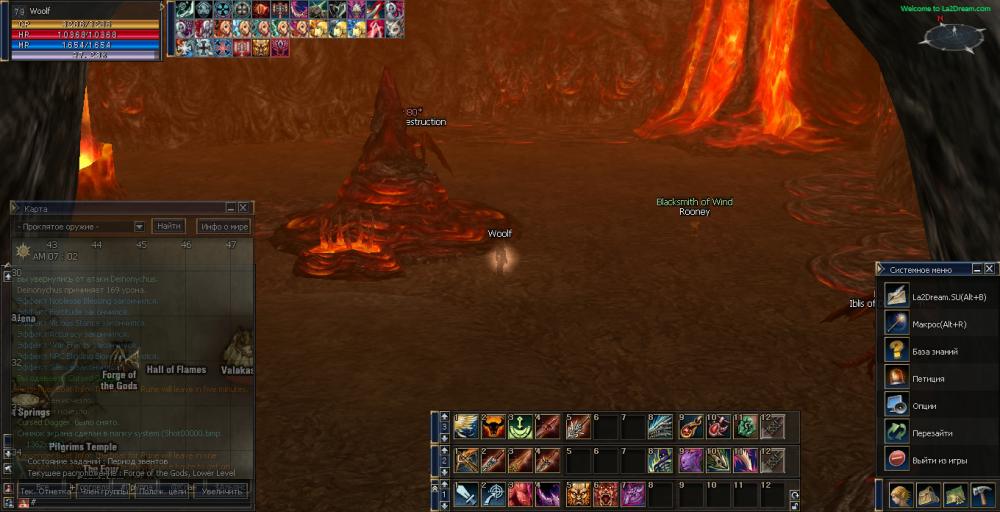This screenshot has width=1000, height=512.
Task: Close the Системное меню window
Action: coord(989,269)
